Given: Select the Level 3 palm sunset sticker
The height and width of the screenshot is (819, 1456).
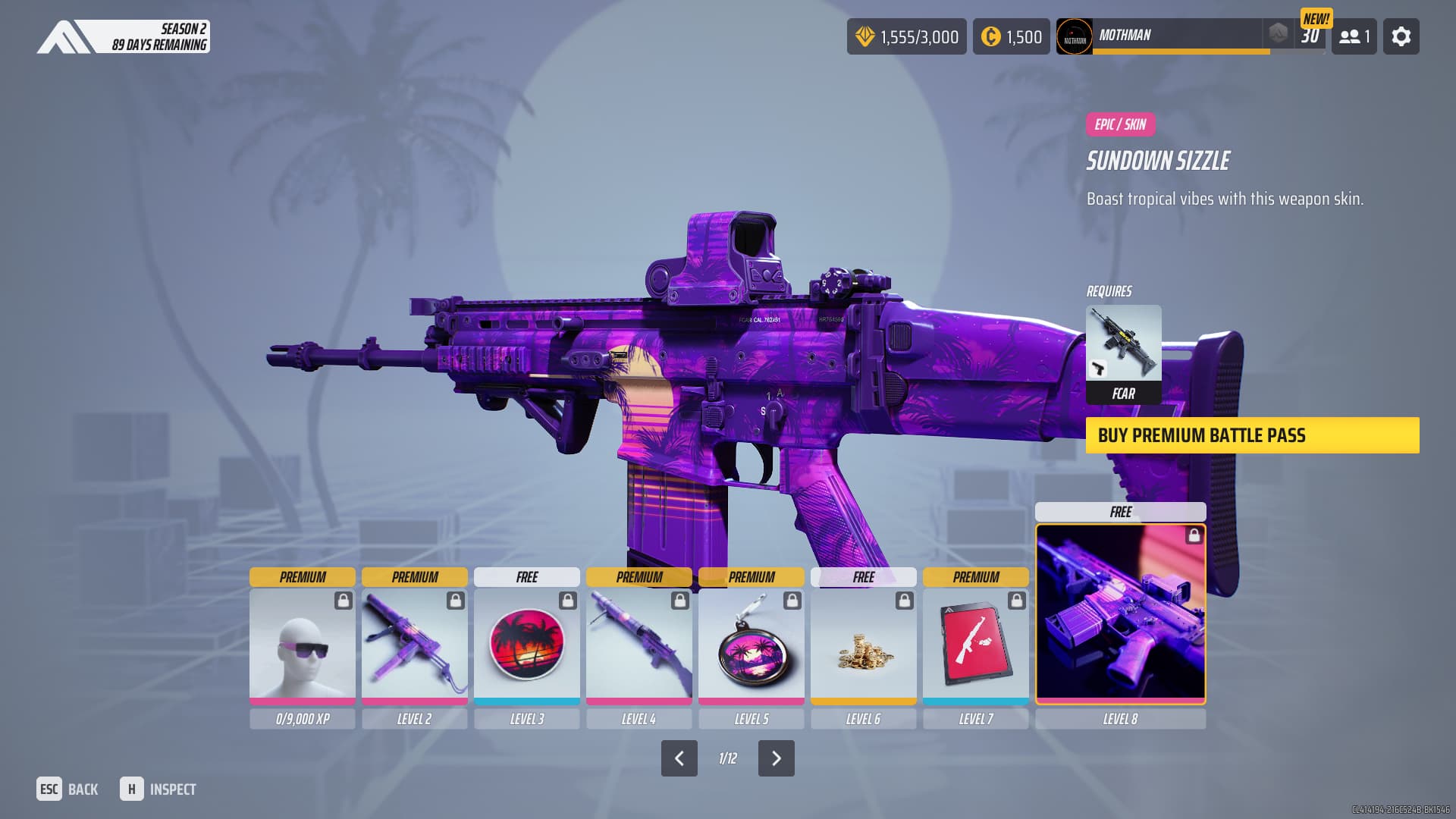Looking at the screenshot, I should click(x=526, y=645).
